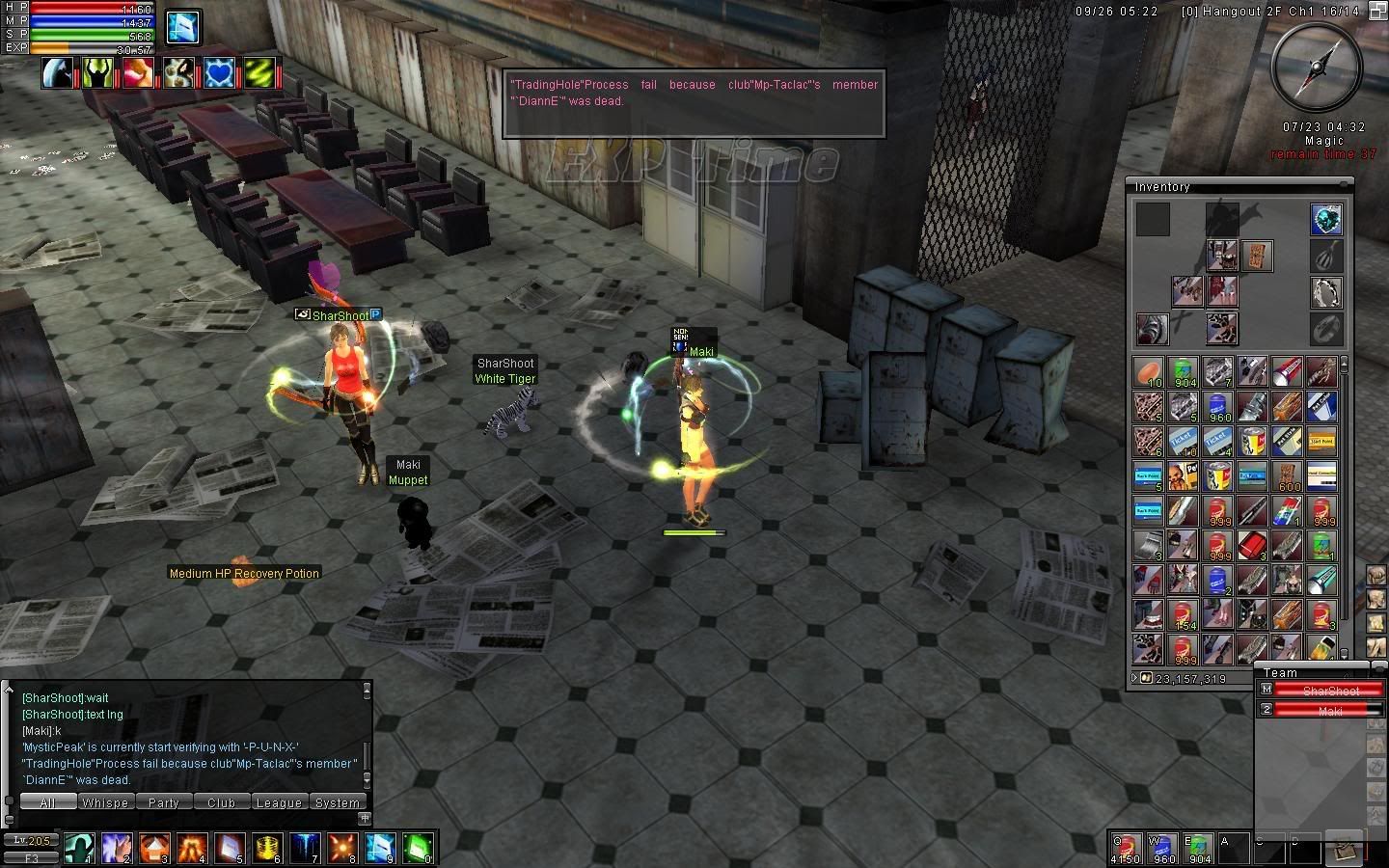Select Maki in the Team list
The height and width of the screenshot is (868, 1389).
[x=1330, y=710]
